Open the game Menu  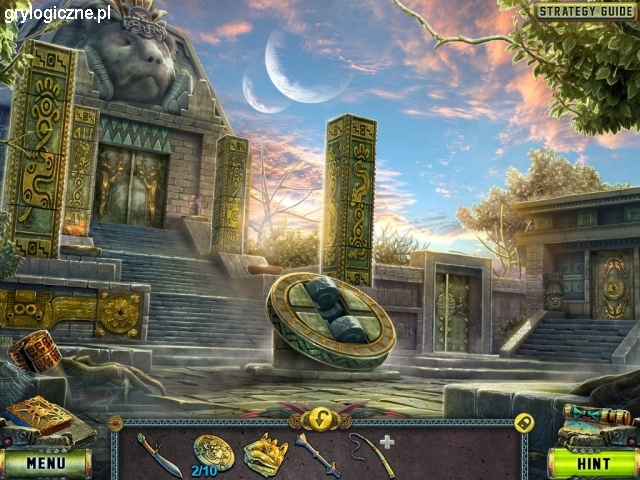(x=46, y=463)
